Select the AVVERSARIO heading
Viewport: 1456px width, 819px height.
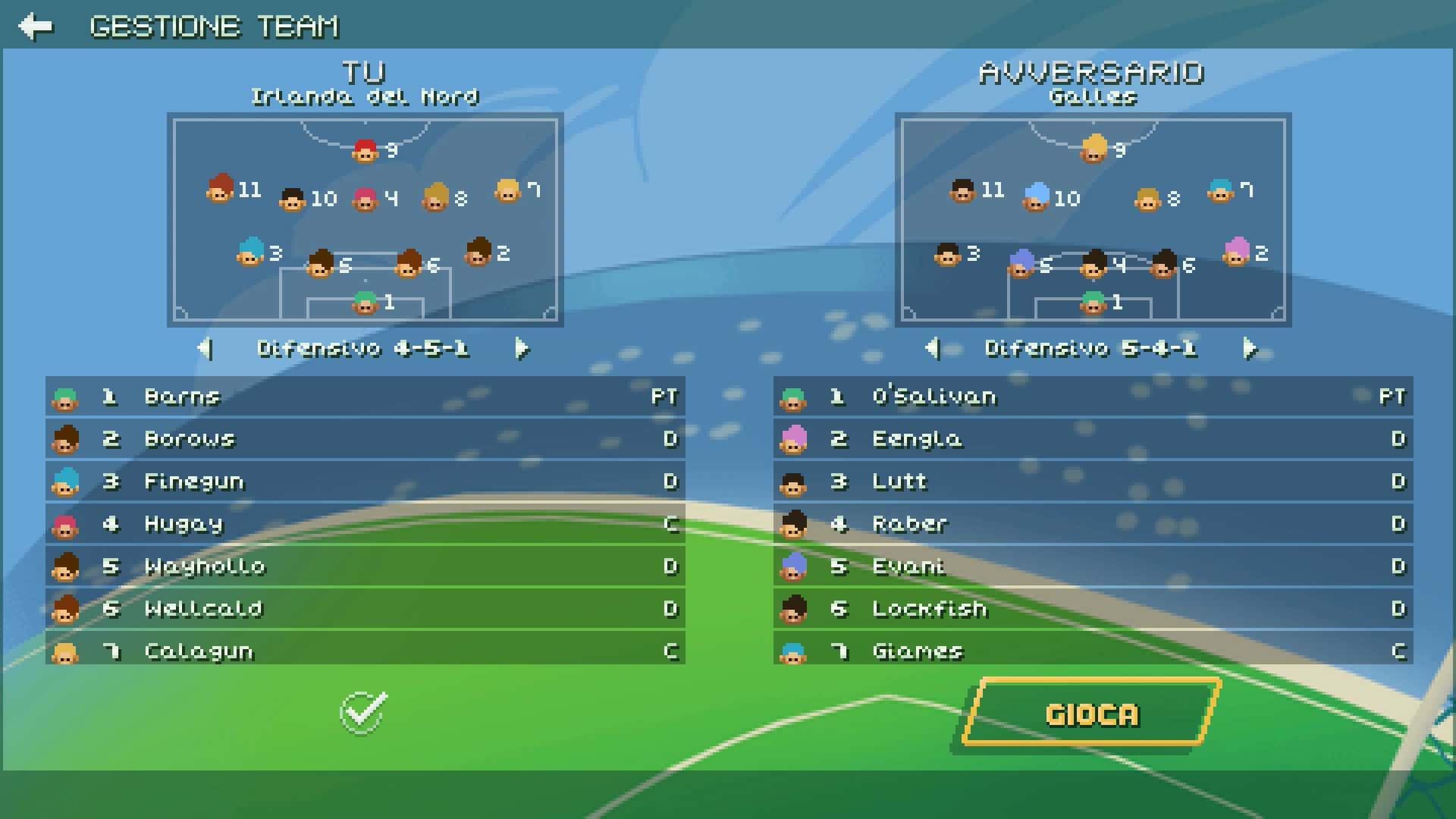(x=1090, y=72)
